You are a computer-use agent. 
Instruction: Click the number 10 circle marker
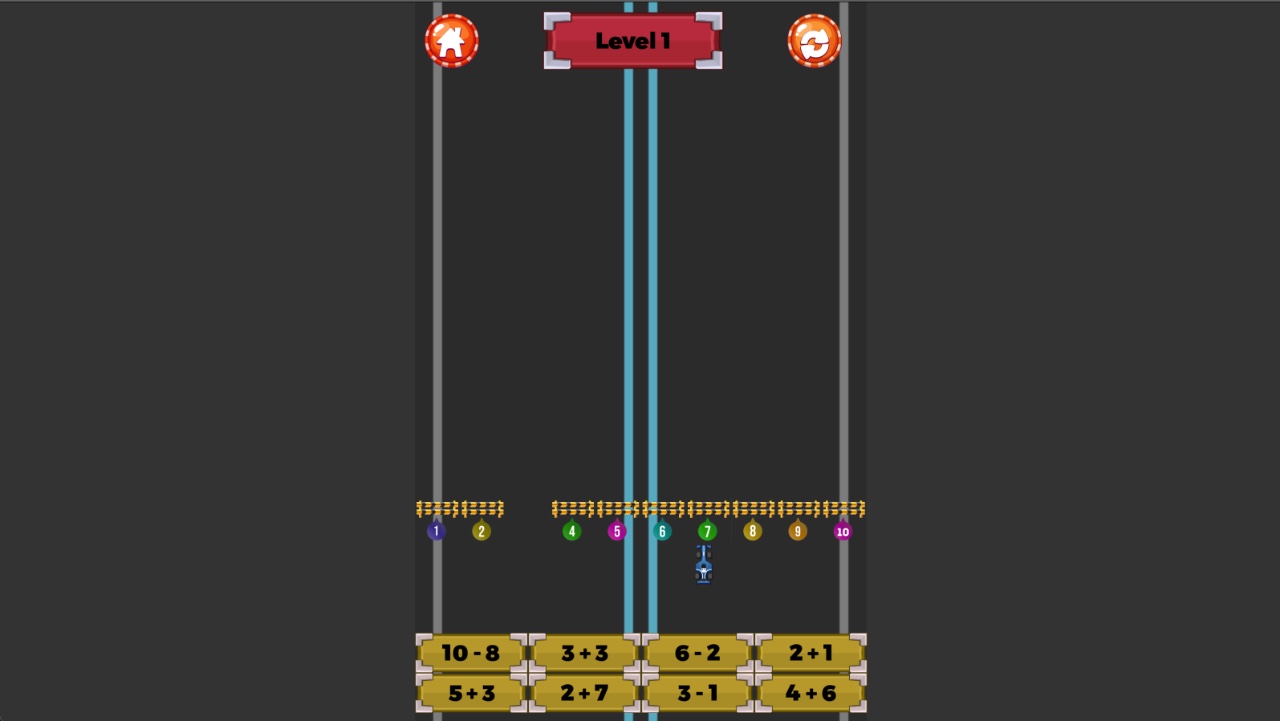843,531
